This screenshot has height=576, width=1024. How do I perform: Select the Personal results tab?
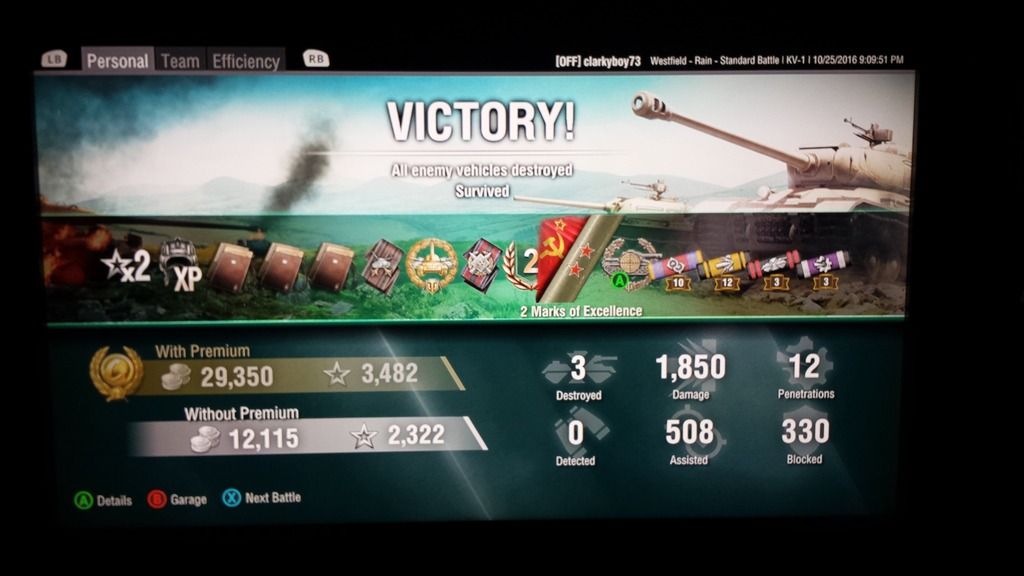point(117,61)
